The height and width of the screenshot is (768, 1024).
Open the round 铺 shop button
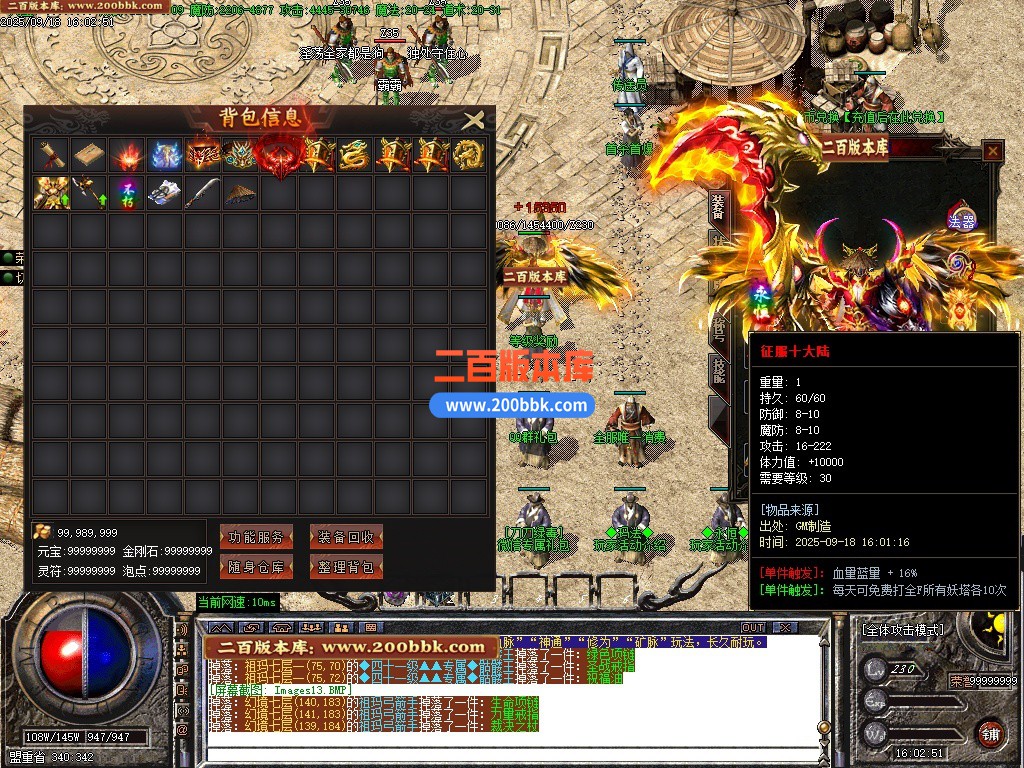pos(990,732)
